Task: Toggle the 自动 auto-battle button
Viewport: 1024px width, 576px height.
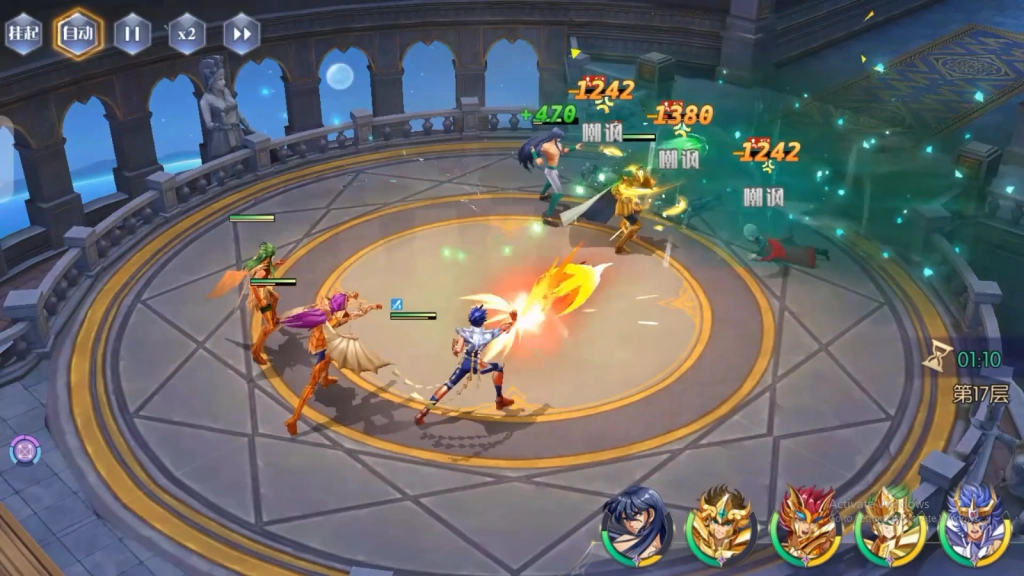Action: (x=78, y=34)
